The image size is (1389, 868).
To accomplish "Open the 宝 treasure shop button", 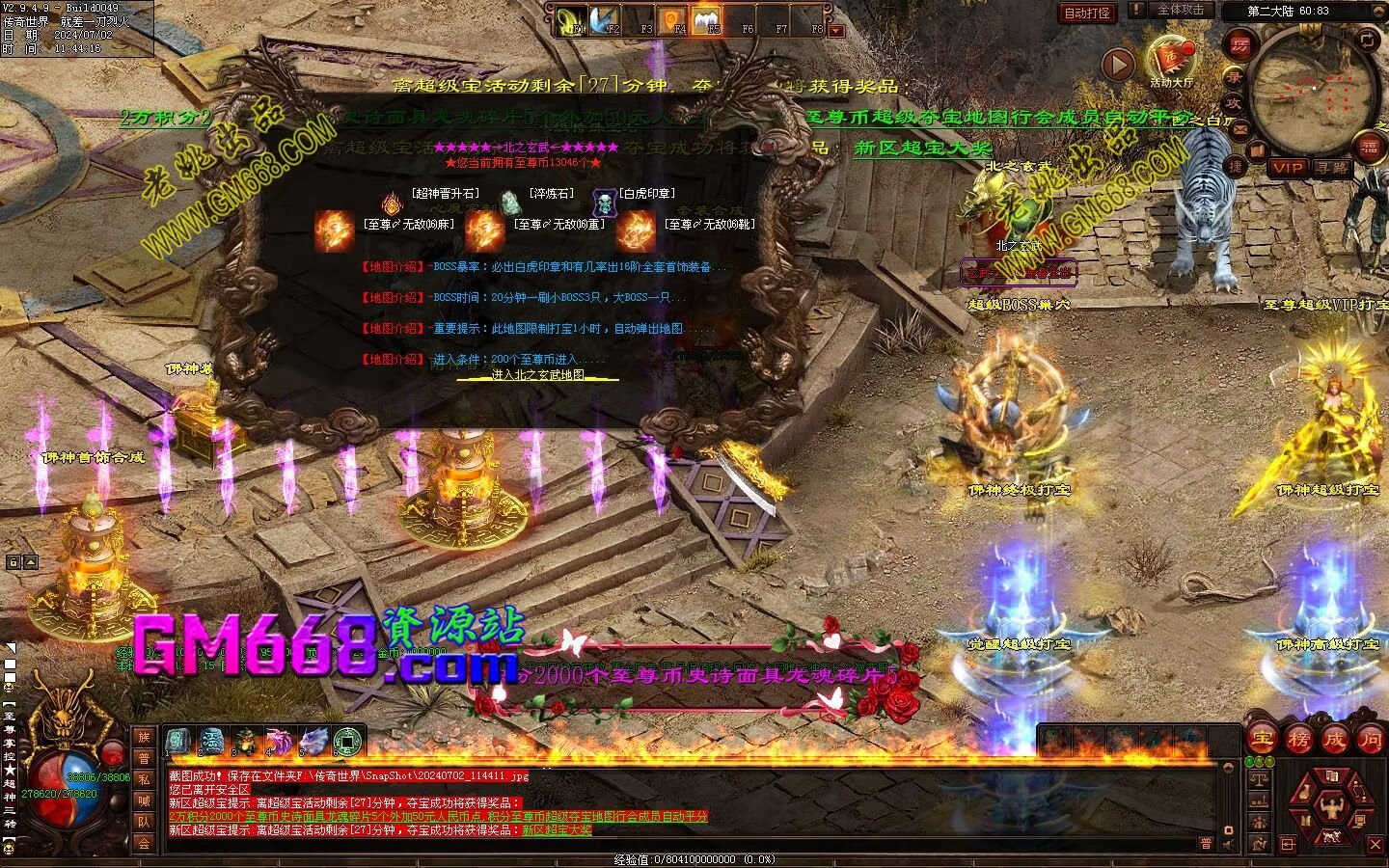I will (x=1261, y=740).
